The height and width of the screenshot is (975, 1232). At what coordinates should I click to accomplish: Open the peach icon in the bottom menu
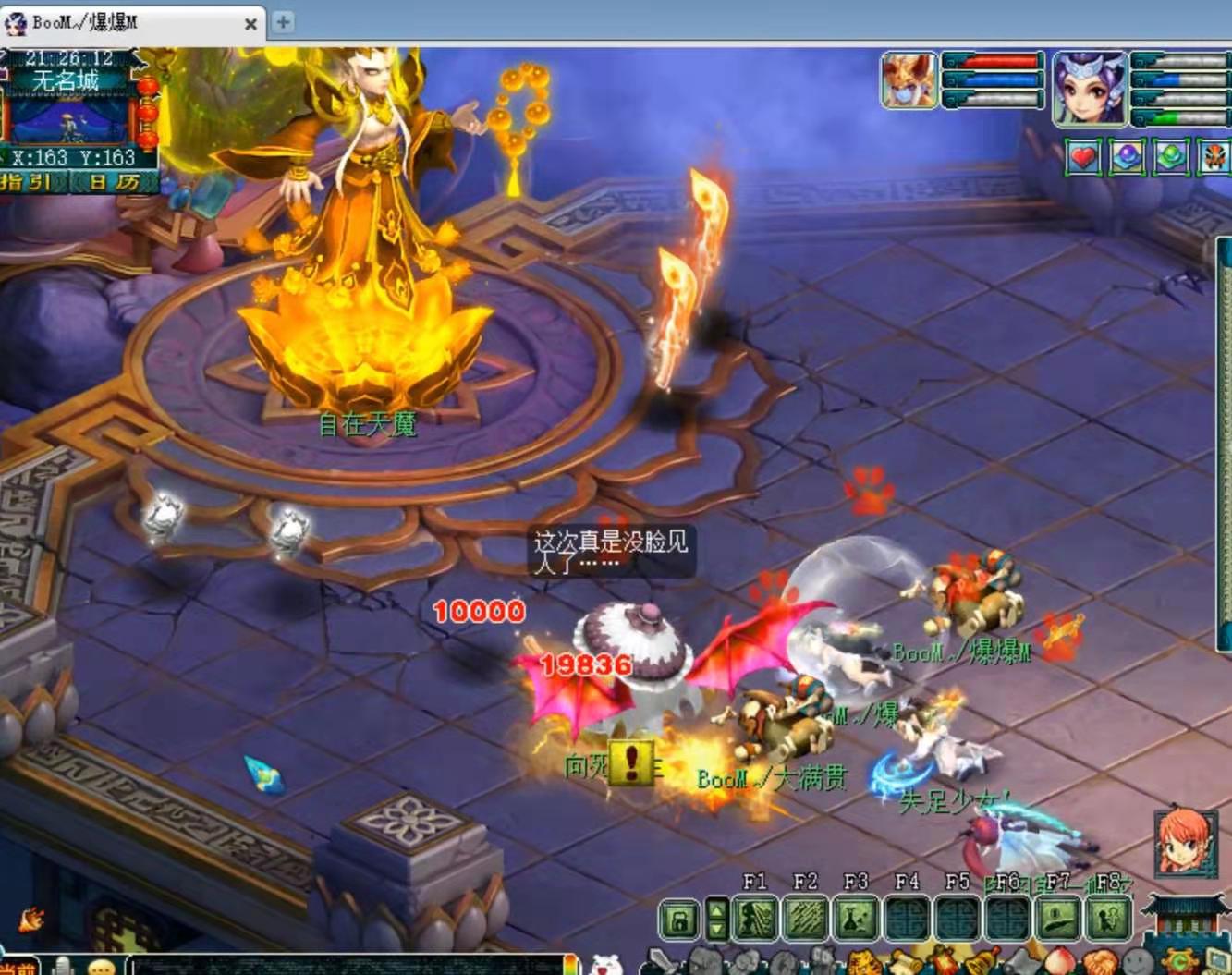1060,962
